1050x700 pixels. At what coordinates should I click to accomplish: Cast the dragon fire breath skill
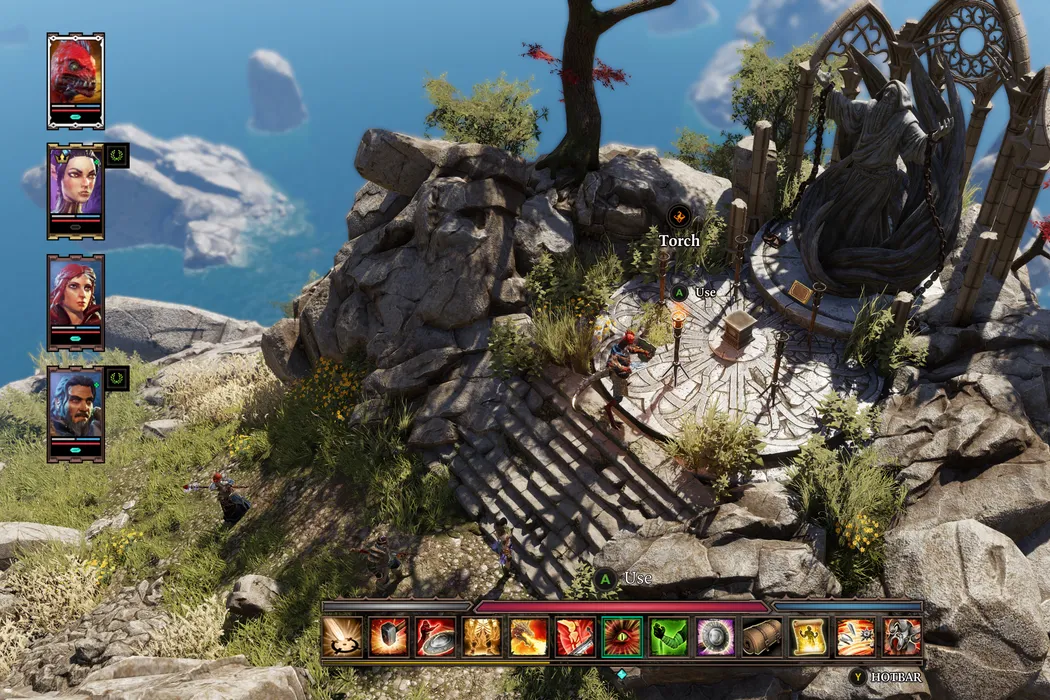528,637
